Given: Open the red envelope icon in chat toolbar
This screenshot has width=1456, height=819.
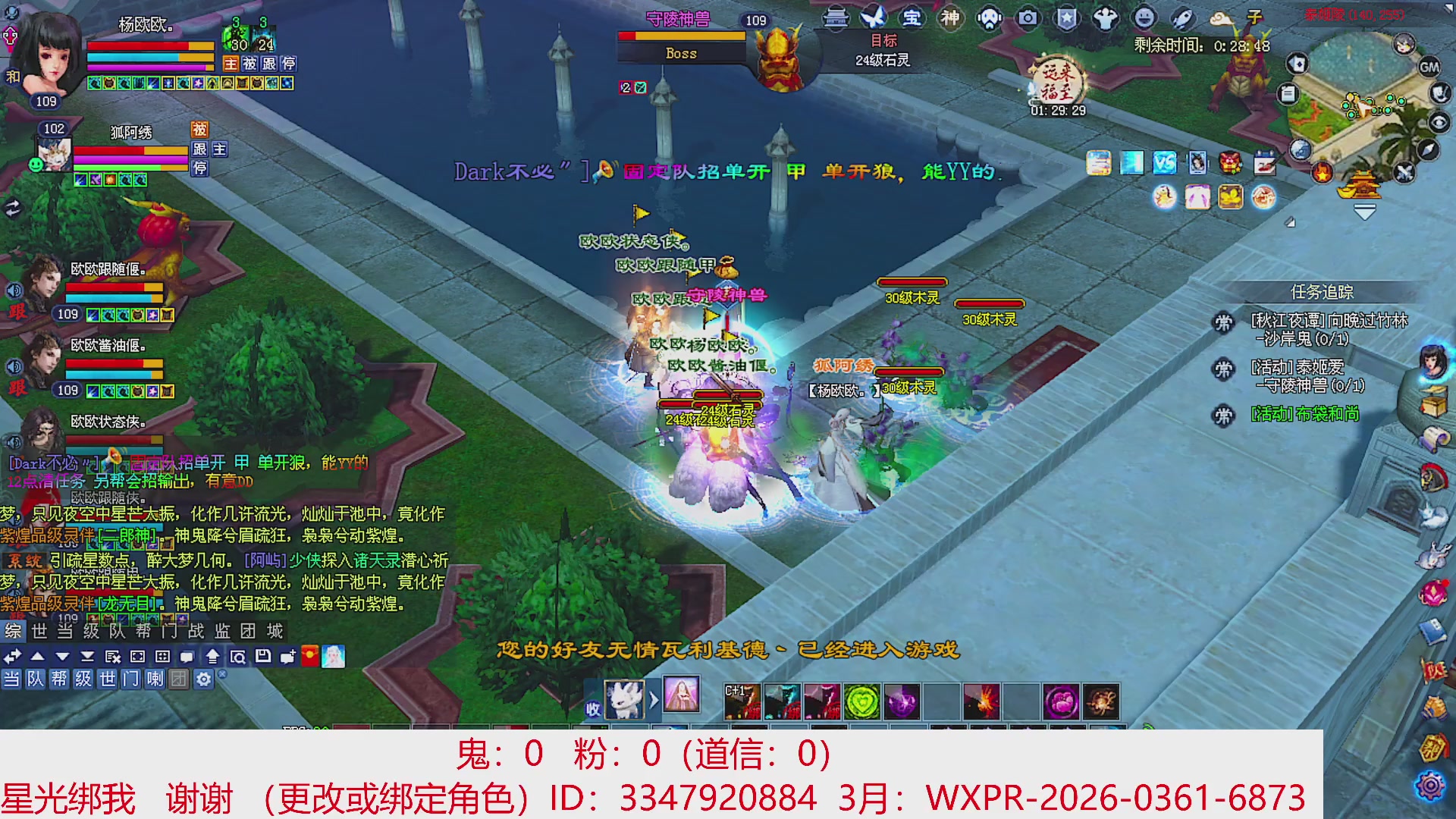Looking at the screenshot, I should pyautogui.click(x=310, y=655).
